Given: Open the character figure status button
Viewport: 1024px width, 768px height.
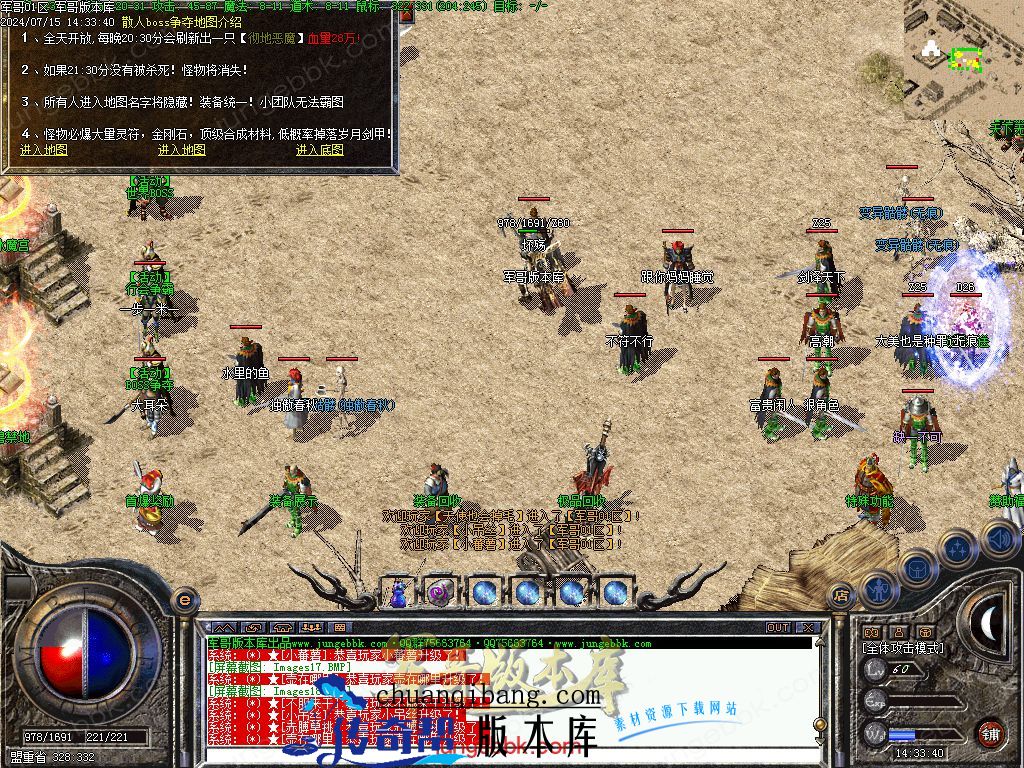Looking at the screenshot, I should [877, 589].
